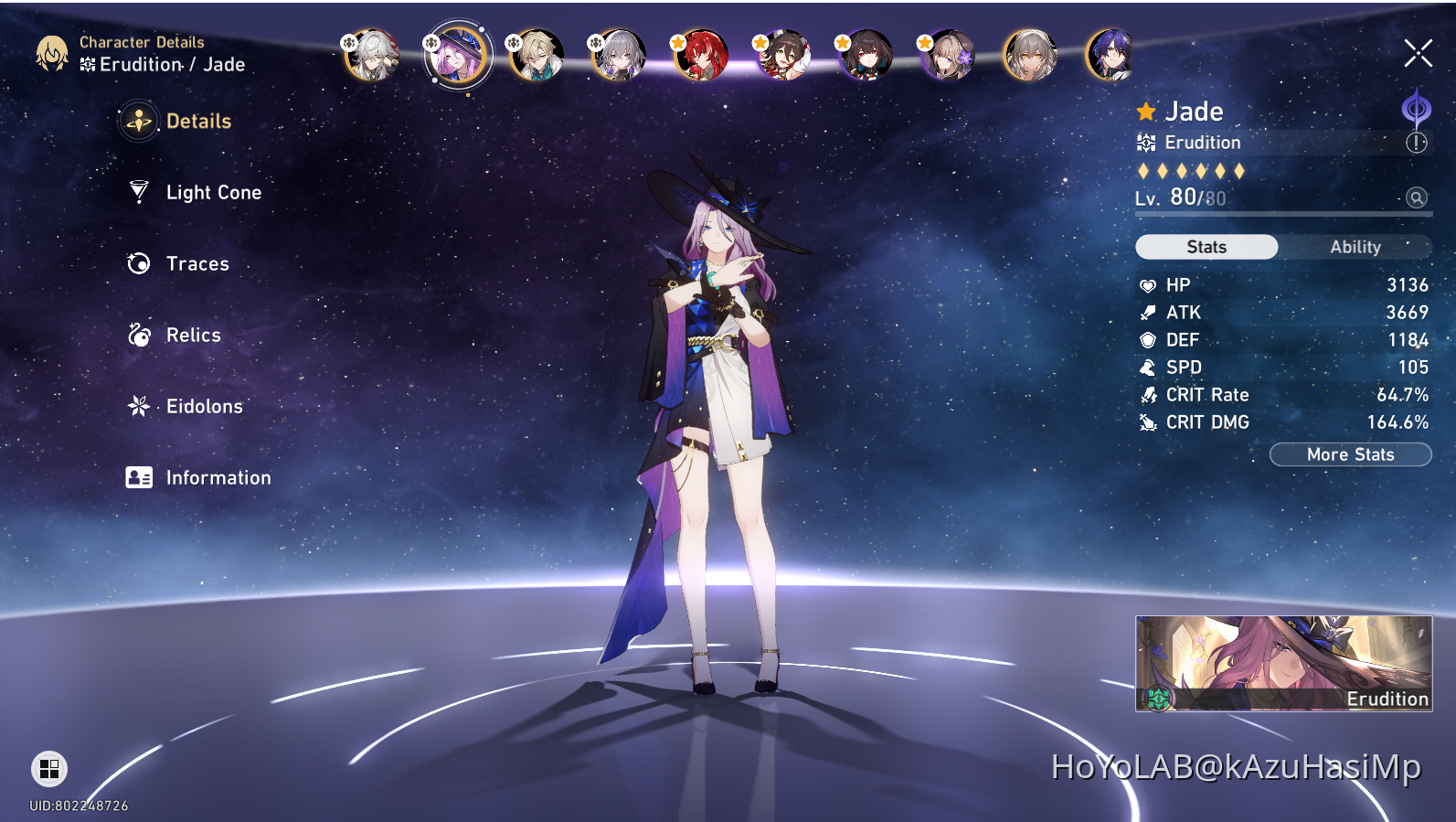Image resolution: width=1456 pixels, height=822 pixels.
Task: Click the heart icon beside the HP stat
Action: tap(1148, 284)
